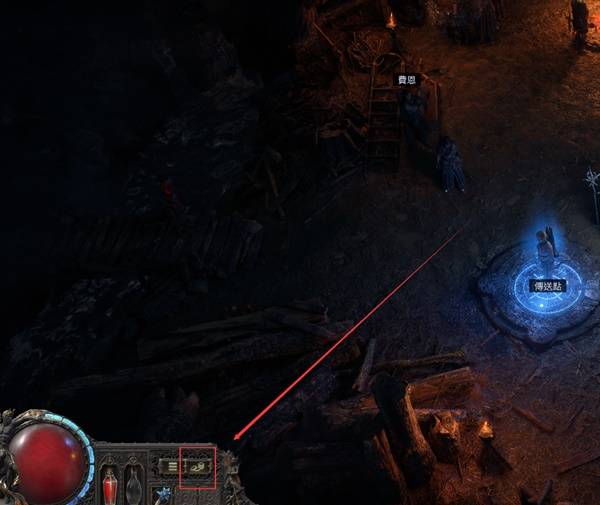Viewport: 600px width, 505px height.
Task: Activate the blue star skill icon
Action: tap(163, 495)
